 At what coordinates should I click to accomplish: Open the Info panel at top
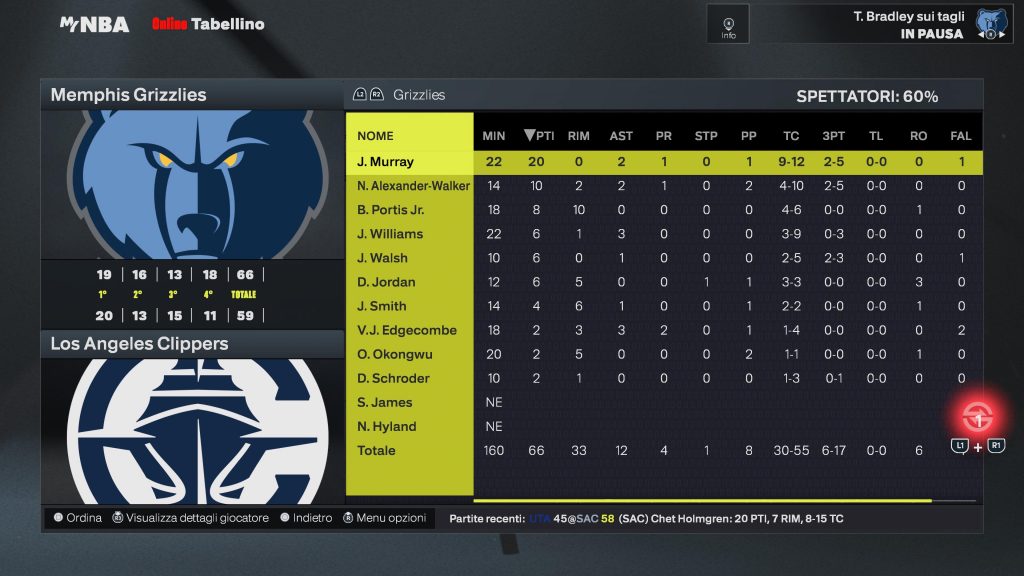(x=728, y=25)
